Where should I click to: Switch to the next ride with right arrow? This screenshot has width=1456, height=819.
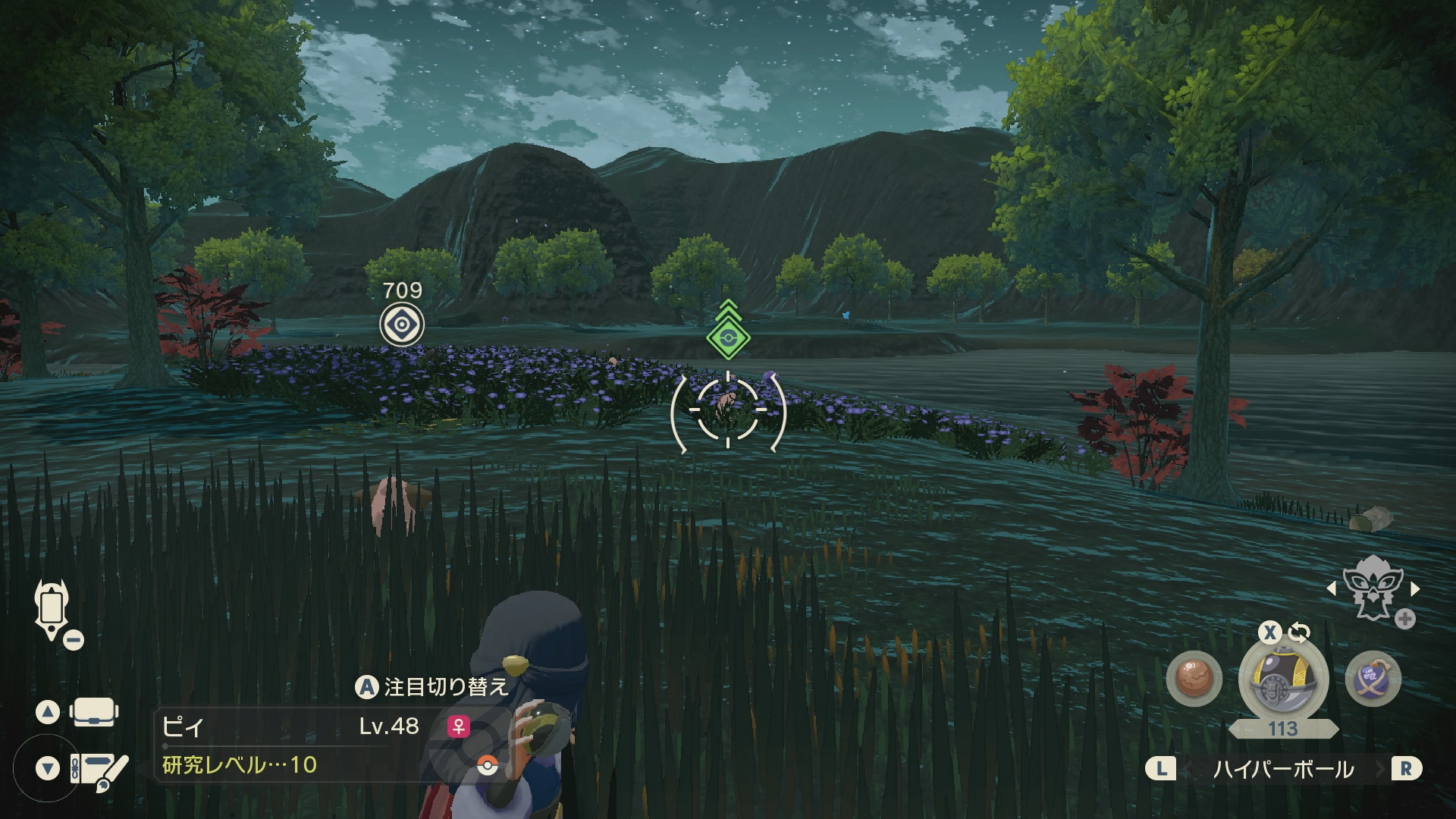click(1415, 588)
